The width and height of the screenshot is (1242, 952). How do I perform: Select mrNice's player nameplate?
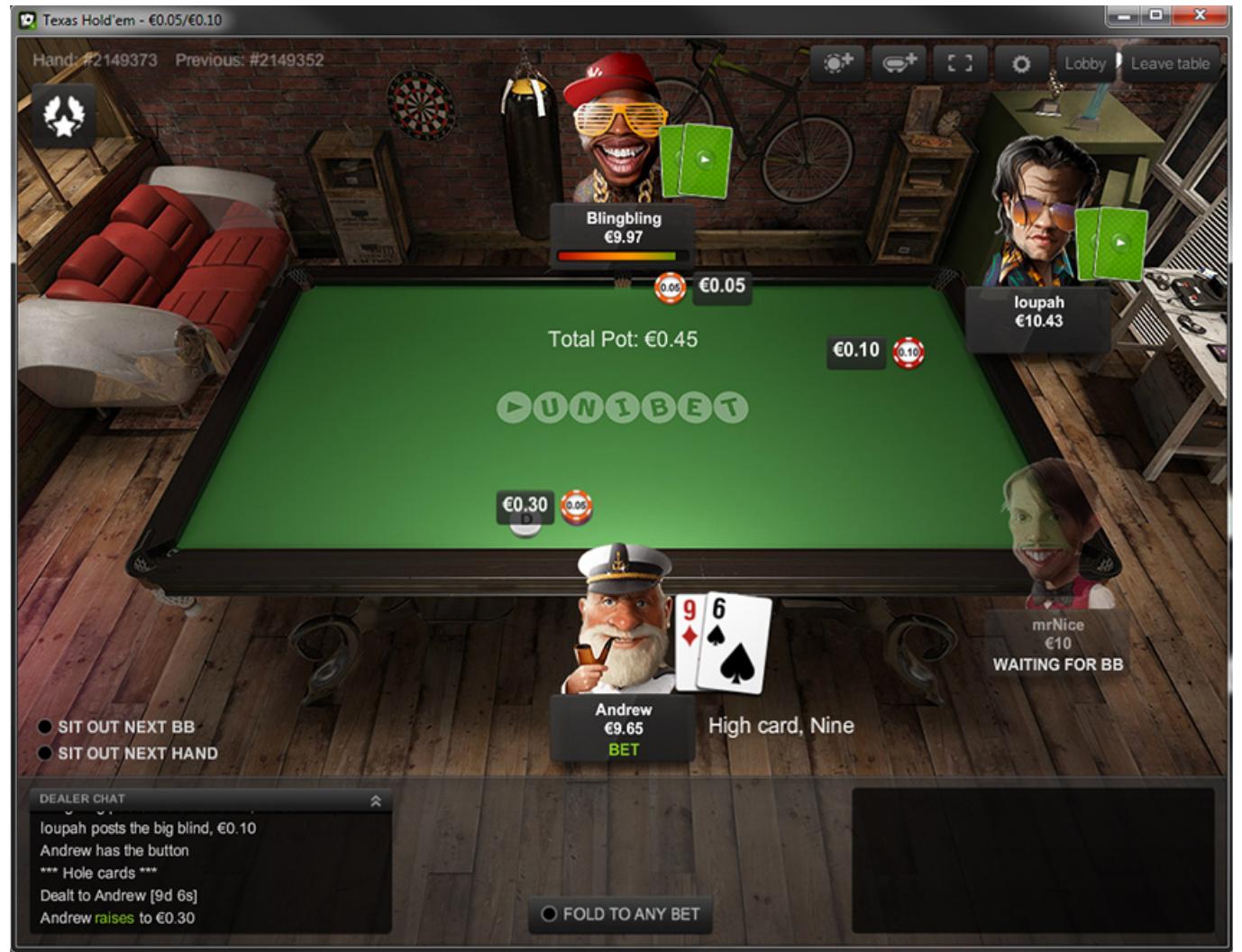click(x=1057, y=644)
